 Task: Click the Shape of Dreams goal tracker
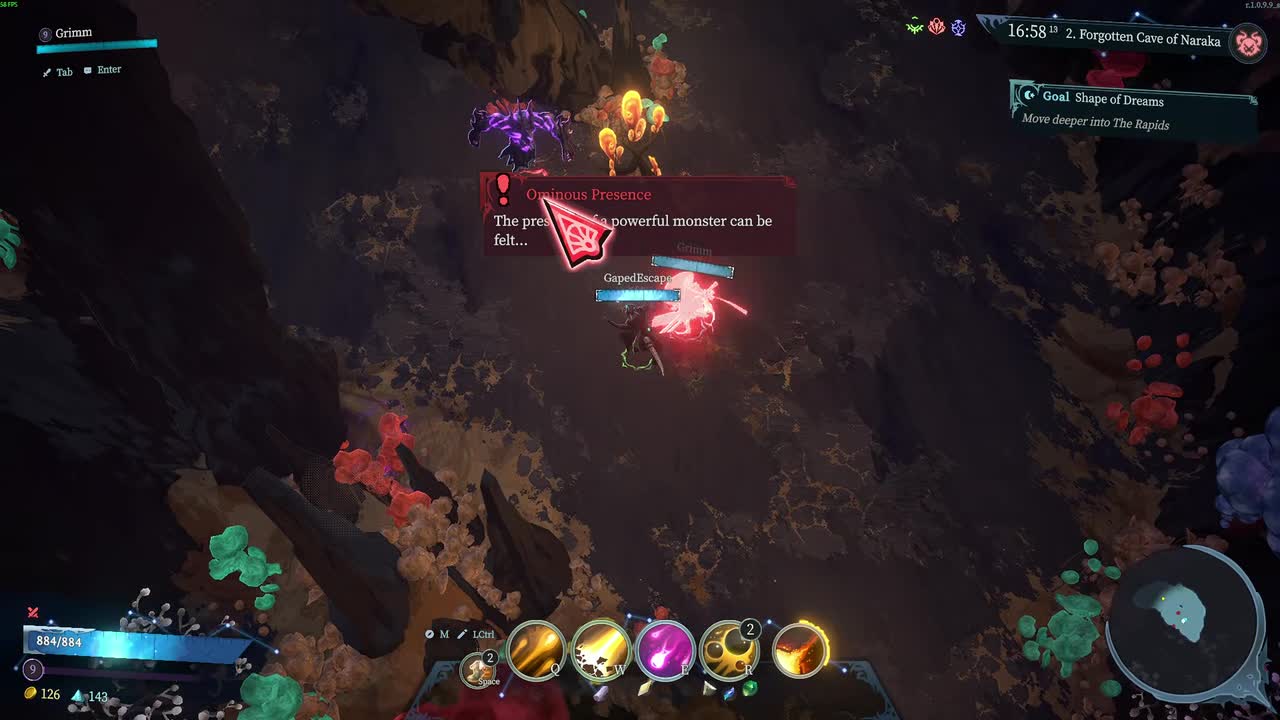coord(1133,109)
